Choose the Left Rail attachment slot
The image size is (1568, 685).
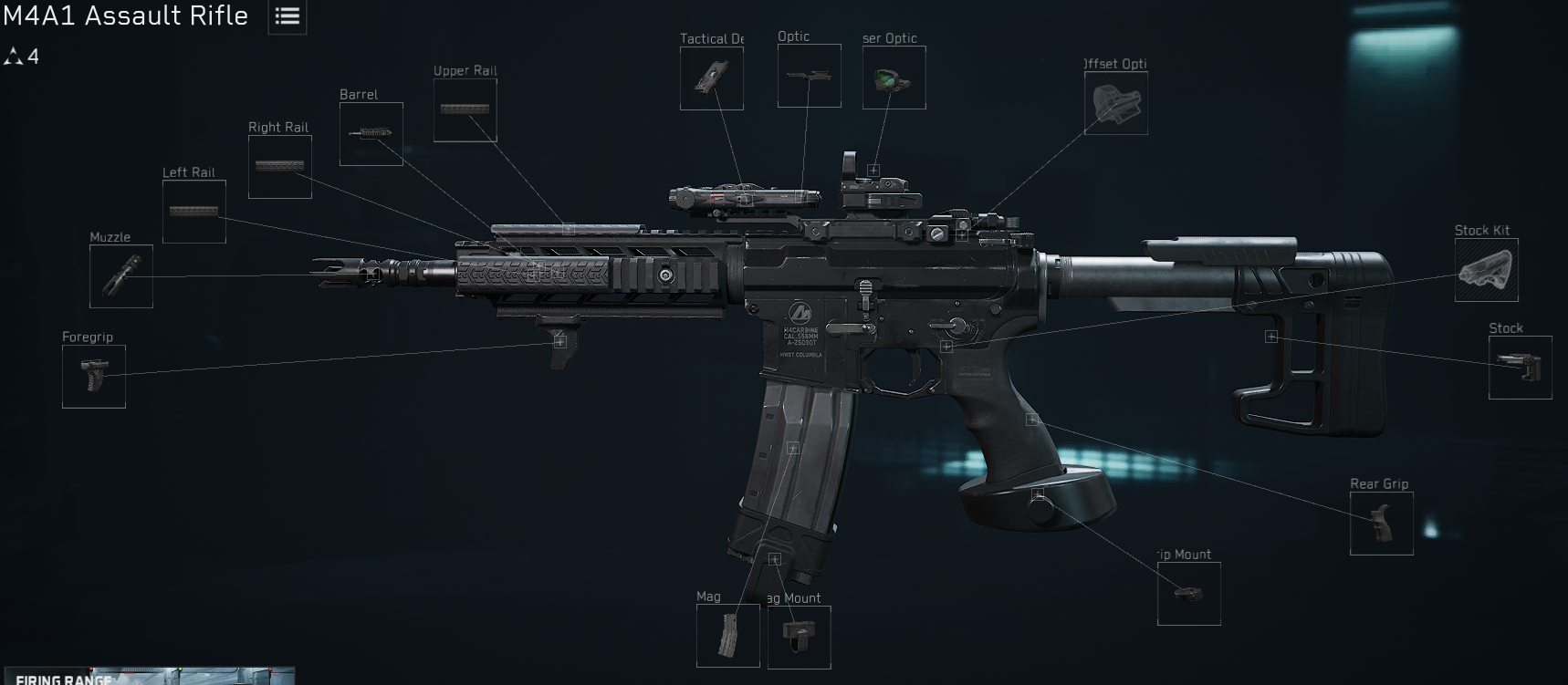[x=194, y=212]
